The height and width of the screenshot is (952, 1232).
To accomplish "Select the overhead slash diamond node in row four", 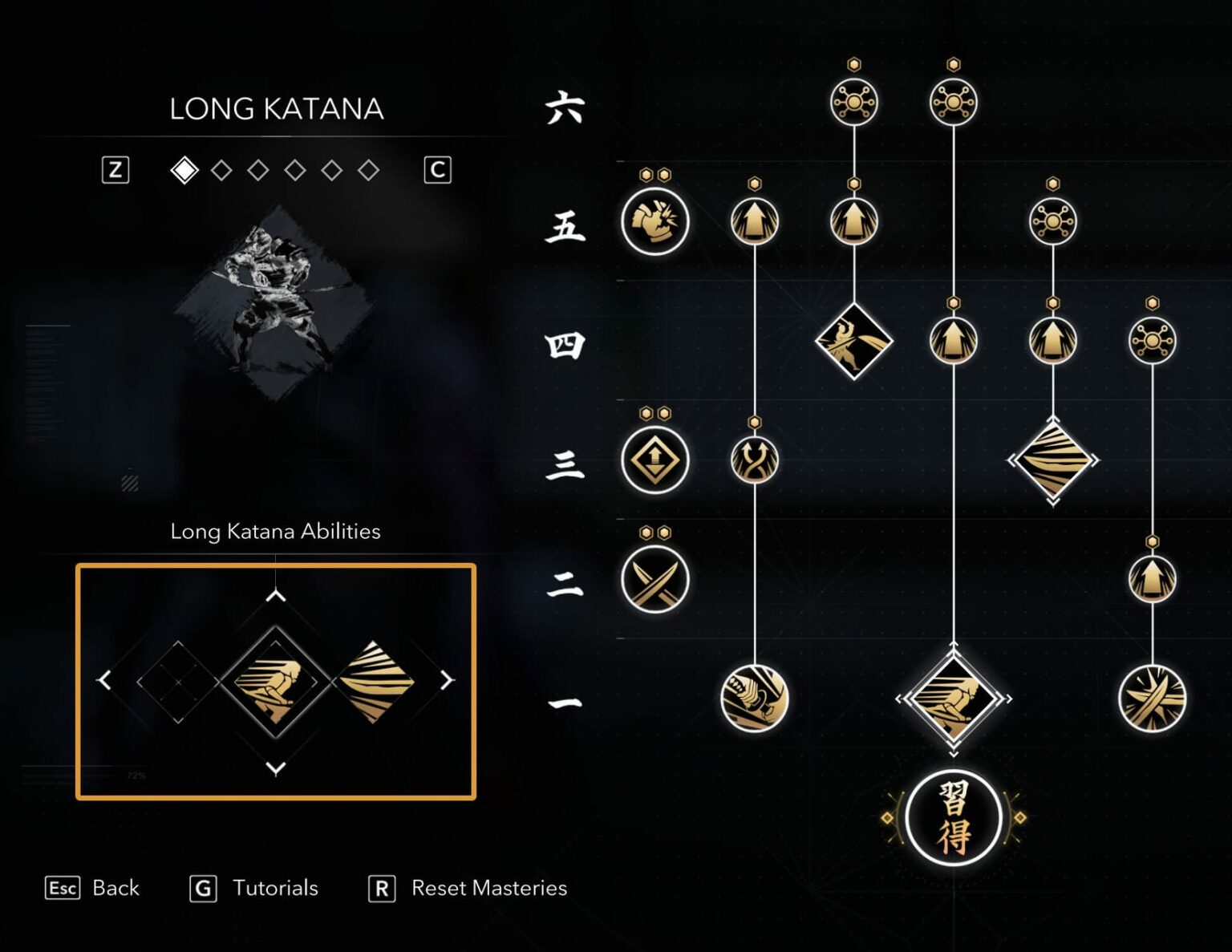I will (855, 342).
